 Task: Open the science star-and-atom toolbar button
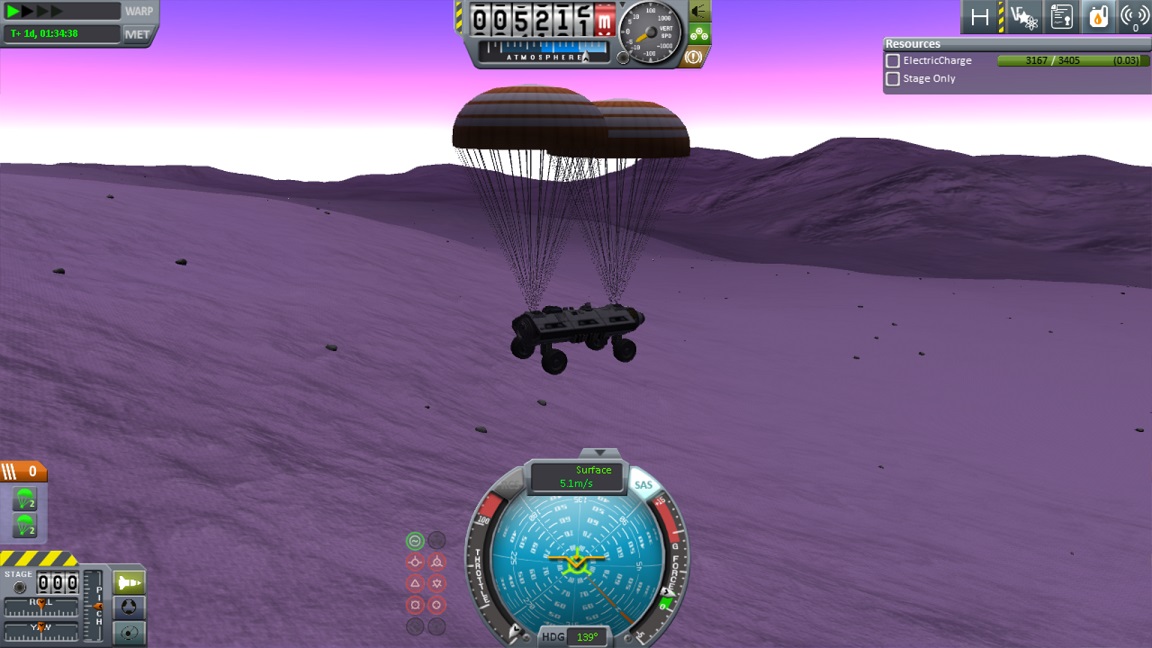pos(1023,17)
